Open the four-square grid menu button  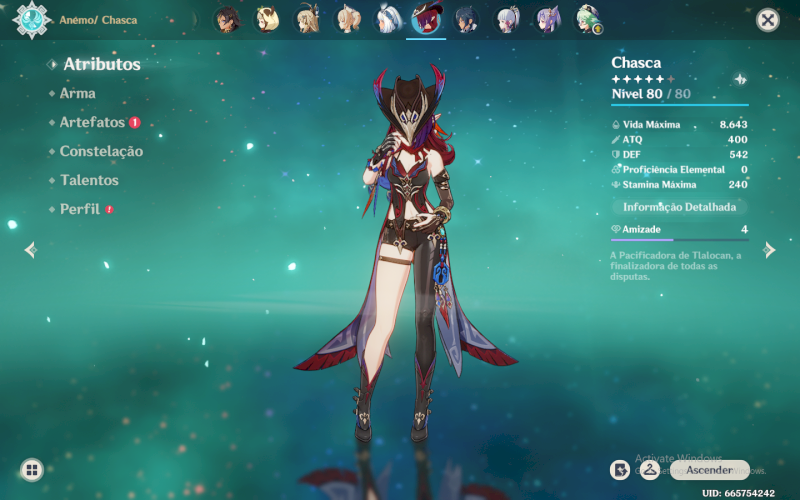[32, 469]
